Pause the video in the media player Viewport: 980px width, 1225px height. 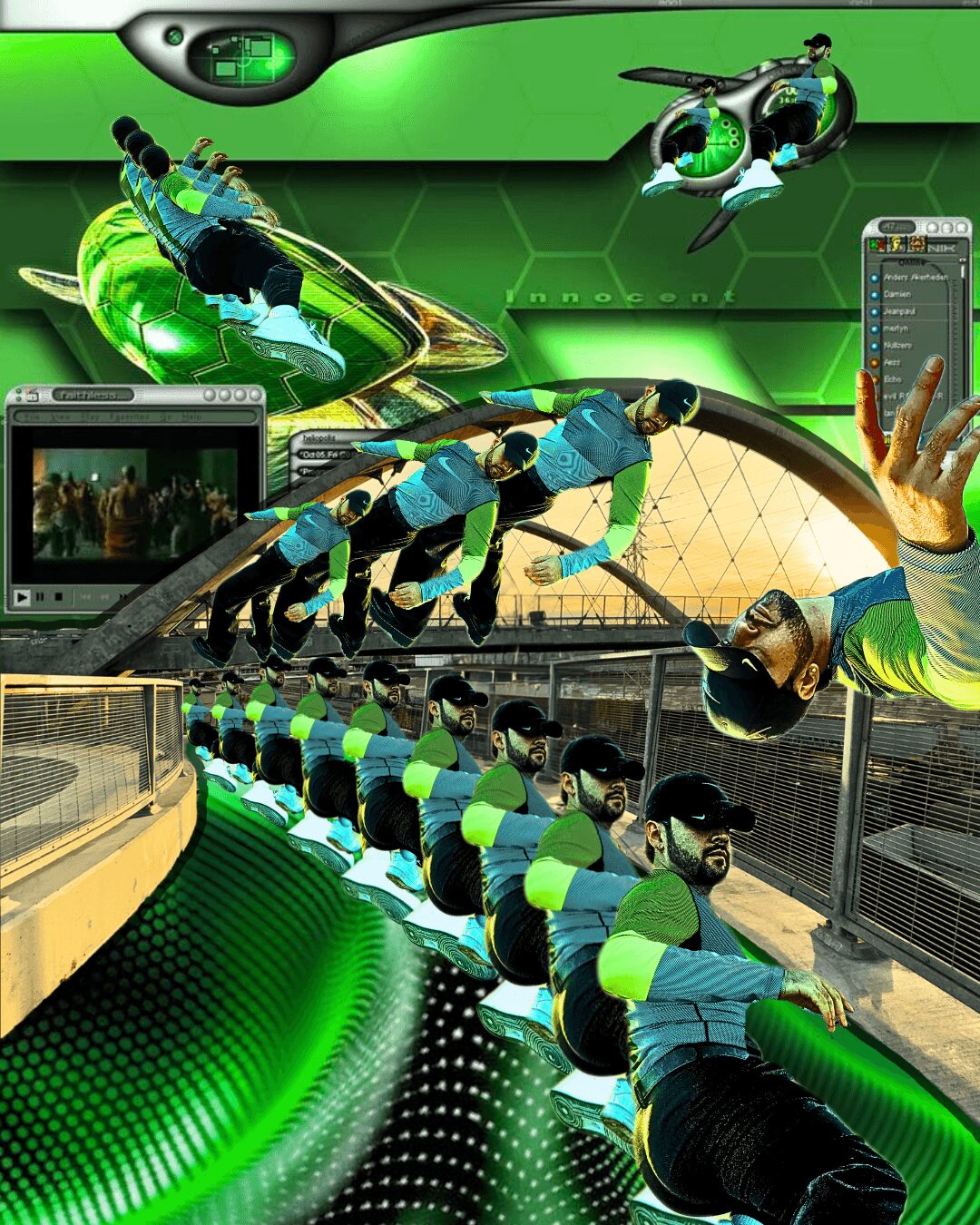point(41,597)
